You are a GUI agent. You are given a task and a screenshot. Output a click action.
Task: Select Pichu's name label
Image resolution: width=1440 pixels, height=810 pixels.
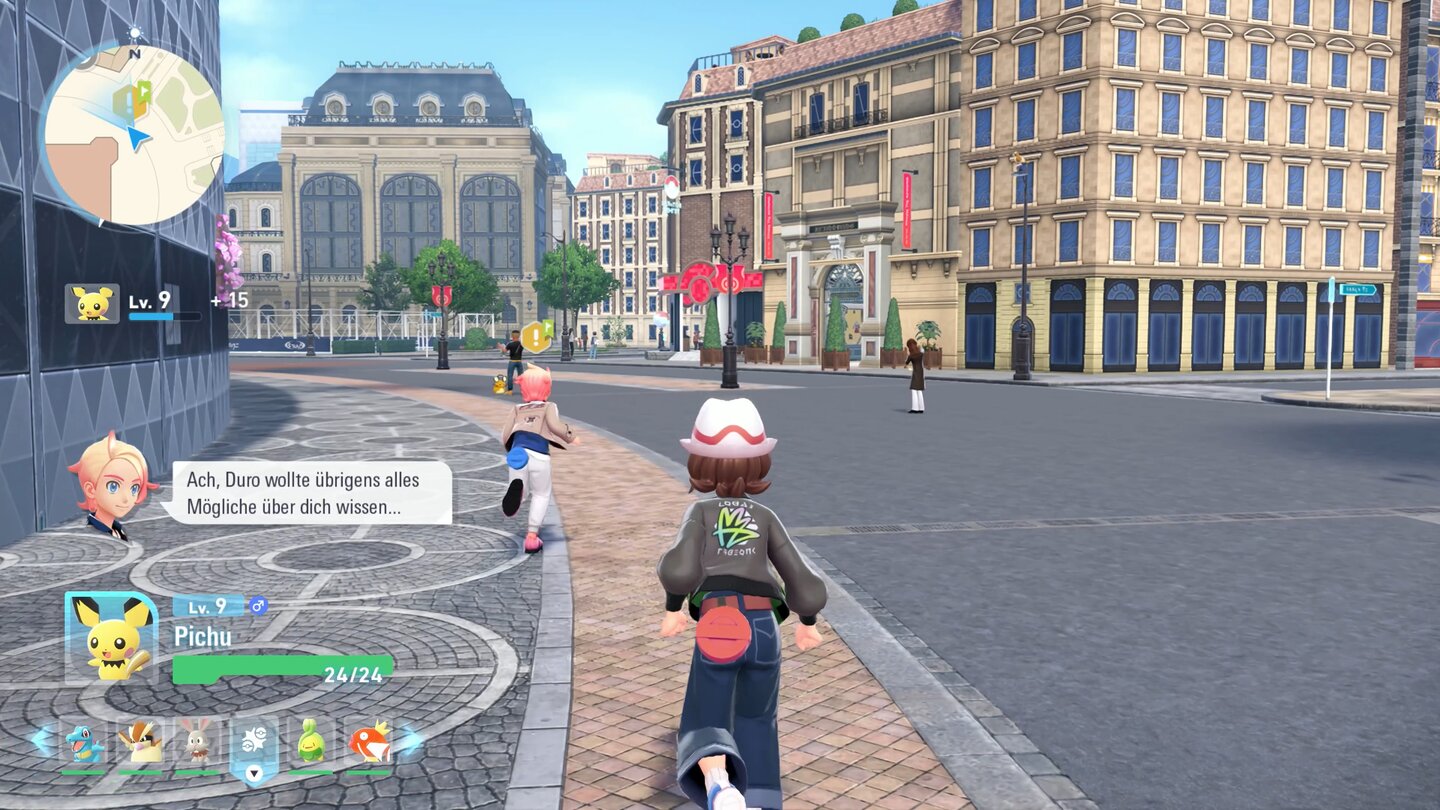pos(204,634)
